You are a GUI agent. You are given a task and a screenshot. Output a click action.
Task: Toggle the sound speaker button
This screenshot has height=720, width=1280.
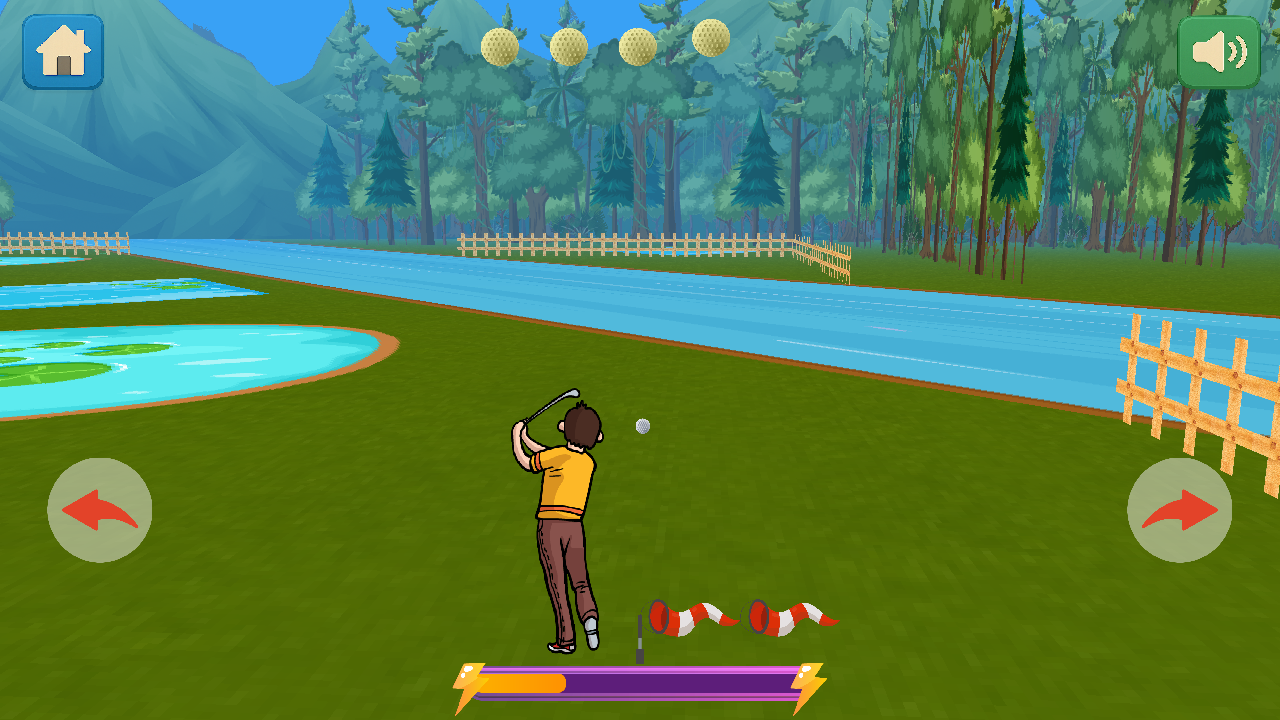tap(1219, 52)
